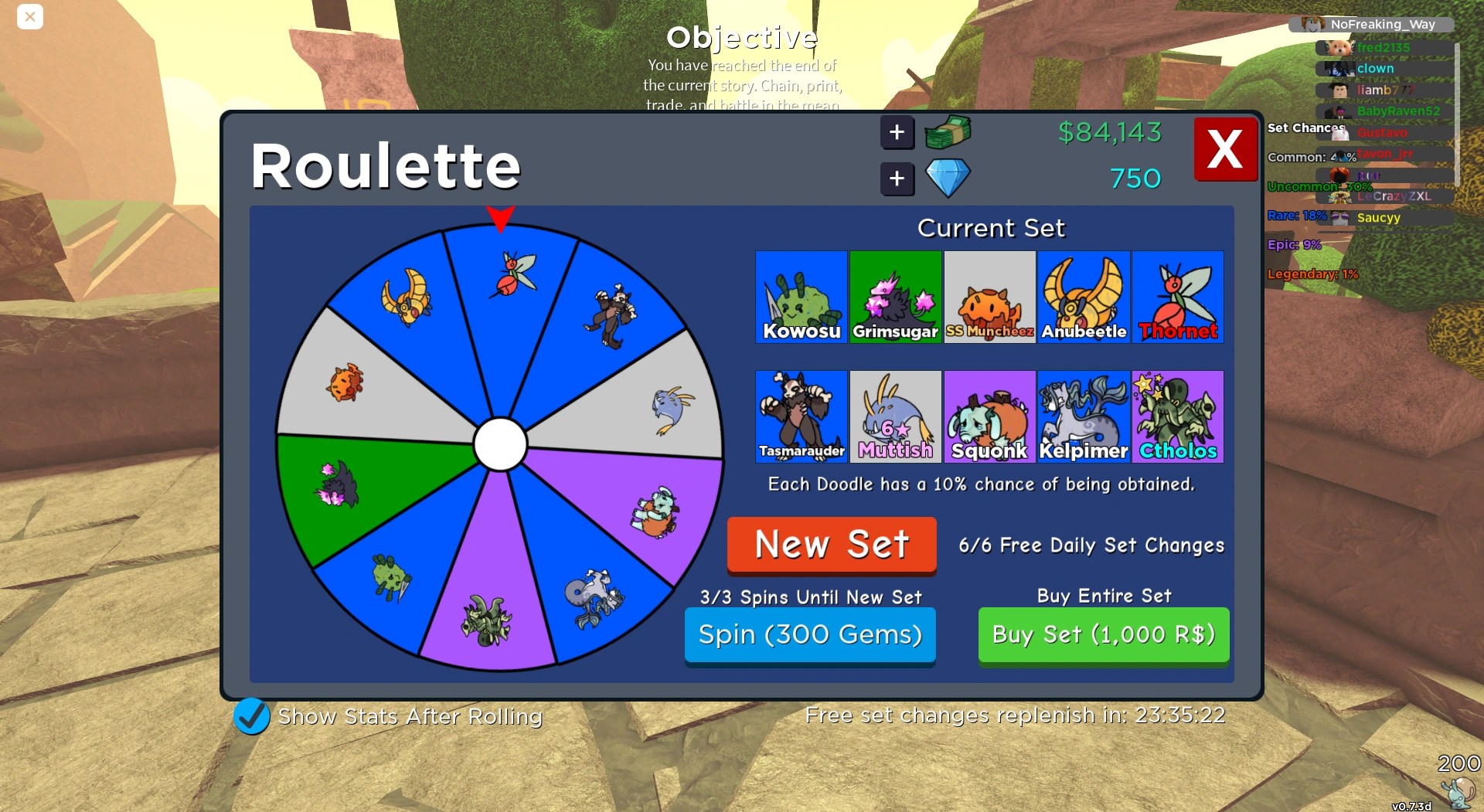1484x812 pixels.
Task: Select the Kelpimer doodle thumbnail
Action: [x=1084, y=416]
